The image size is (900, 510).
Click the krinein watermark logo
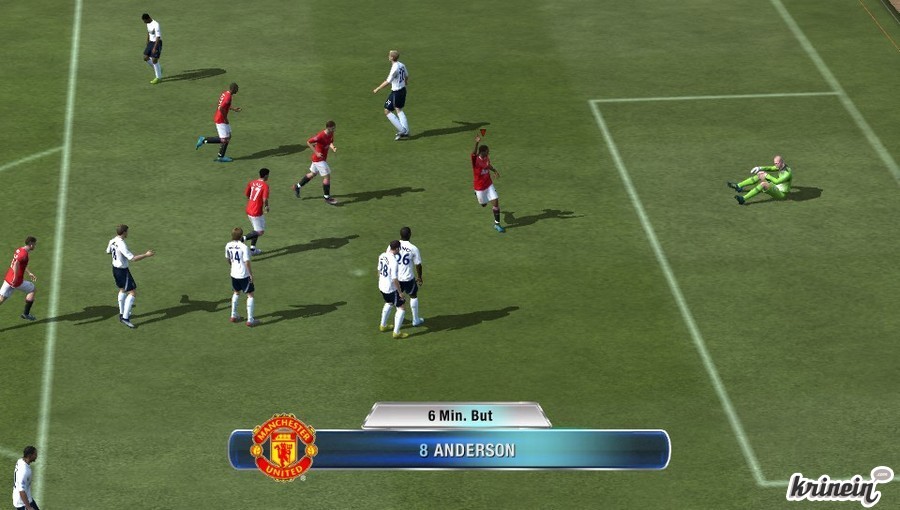click(838, 487)
